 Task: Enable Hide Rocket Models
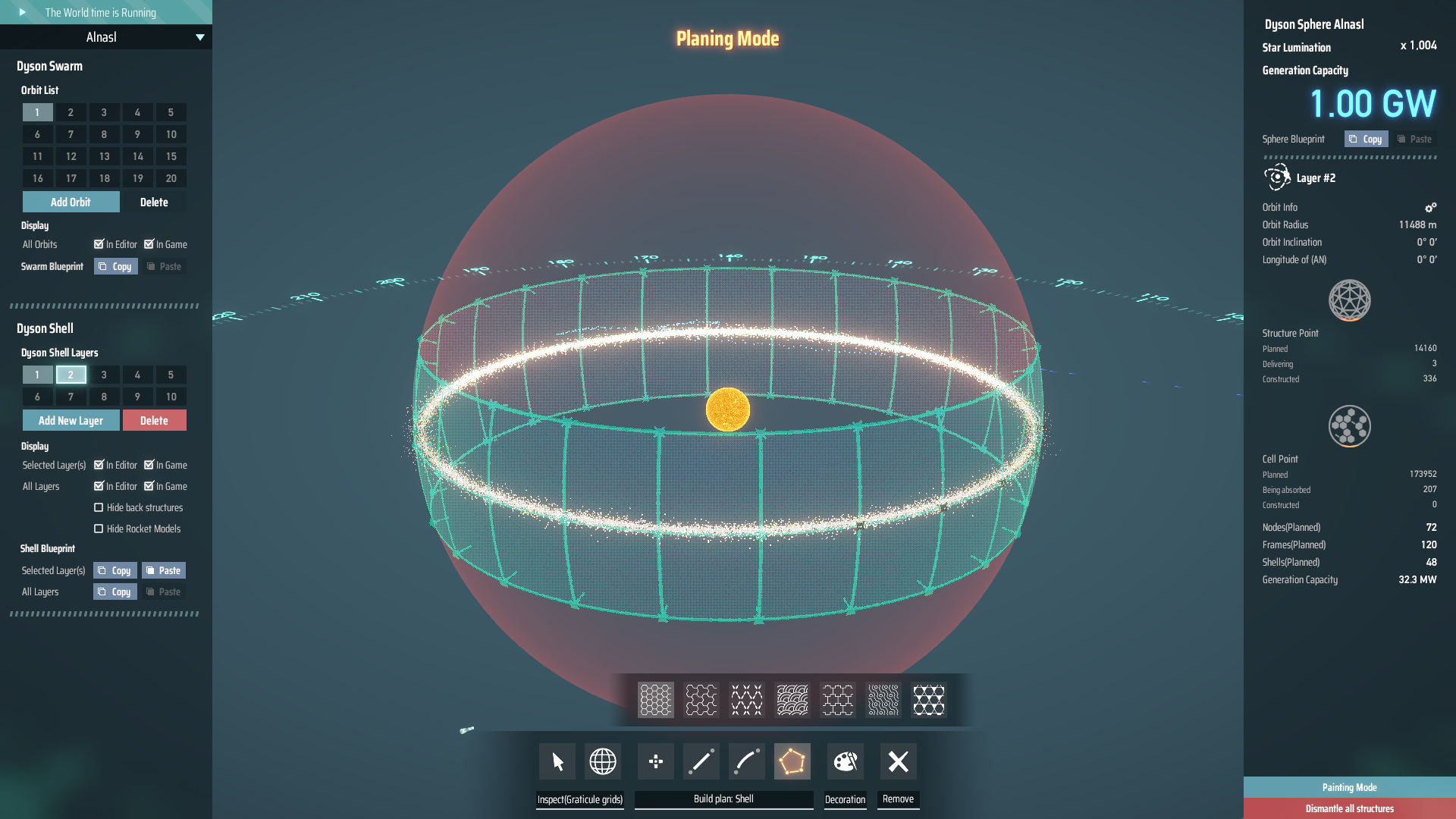pos(99,529)
